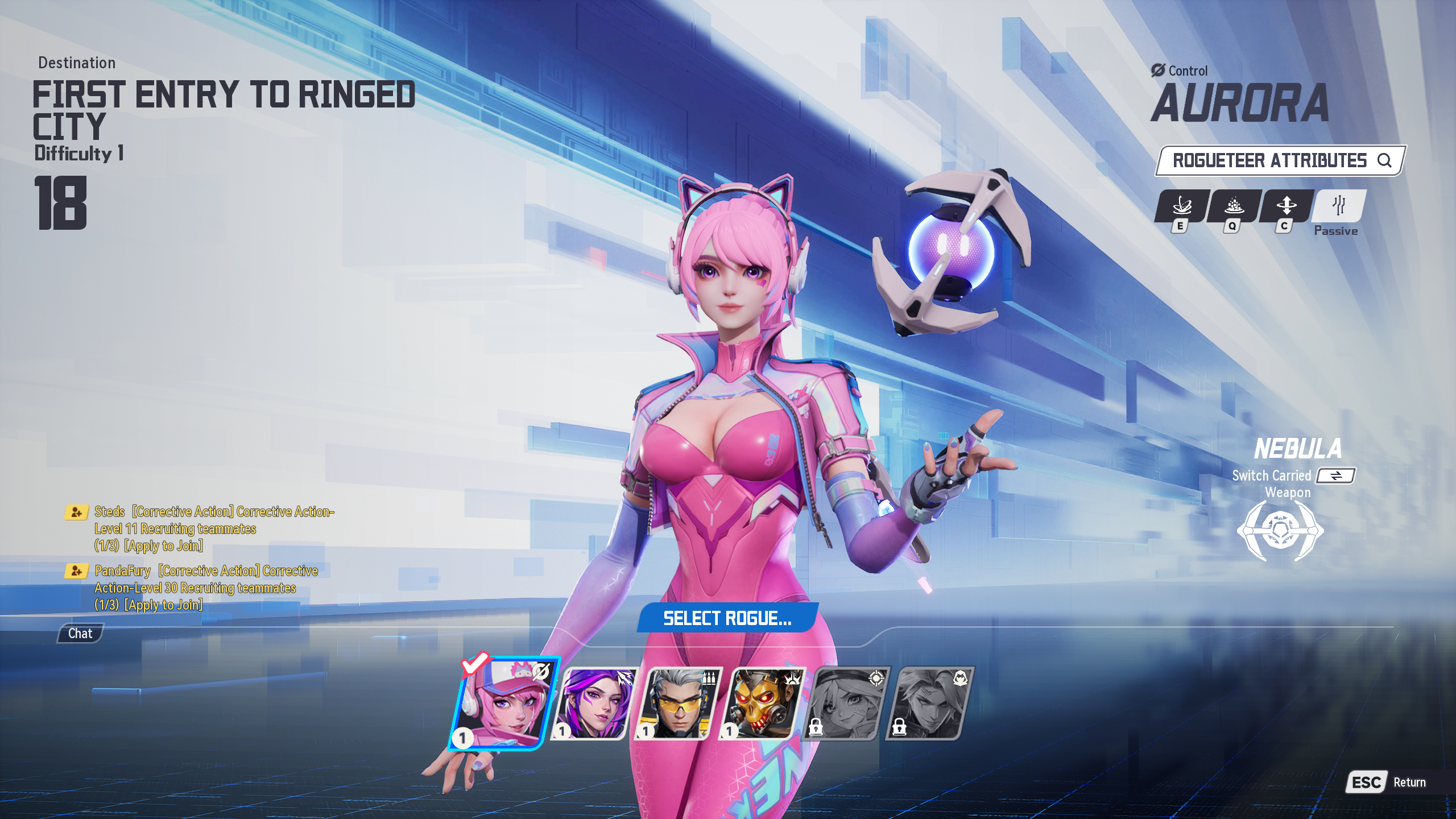This screenshot has height=819, width=1456.
Task: Select Aurora's C ability icon
Action: 1286,206
